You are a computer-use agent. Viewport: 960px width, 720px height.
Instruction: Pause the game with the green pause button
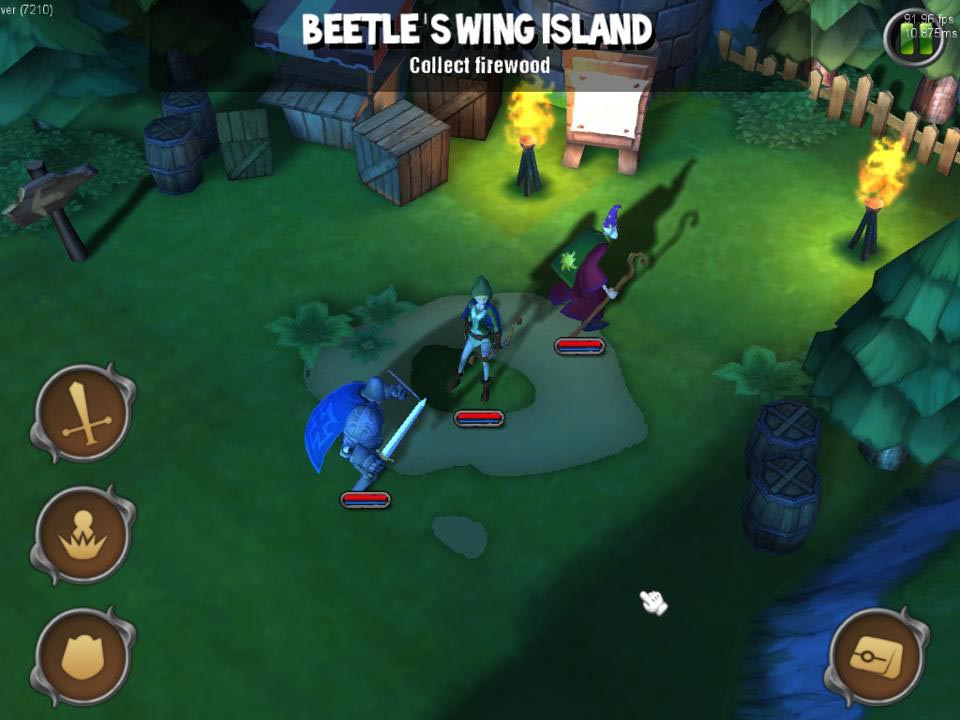pos(915,40)
